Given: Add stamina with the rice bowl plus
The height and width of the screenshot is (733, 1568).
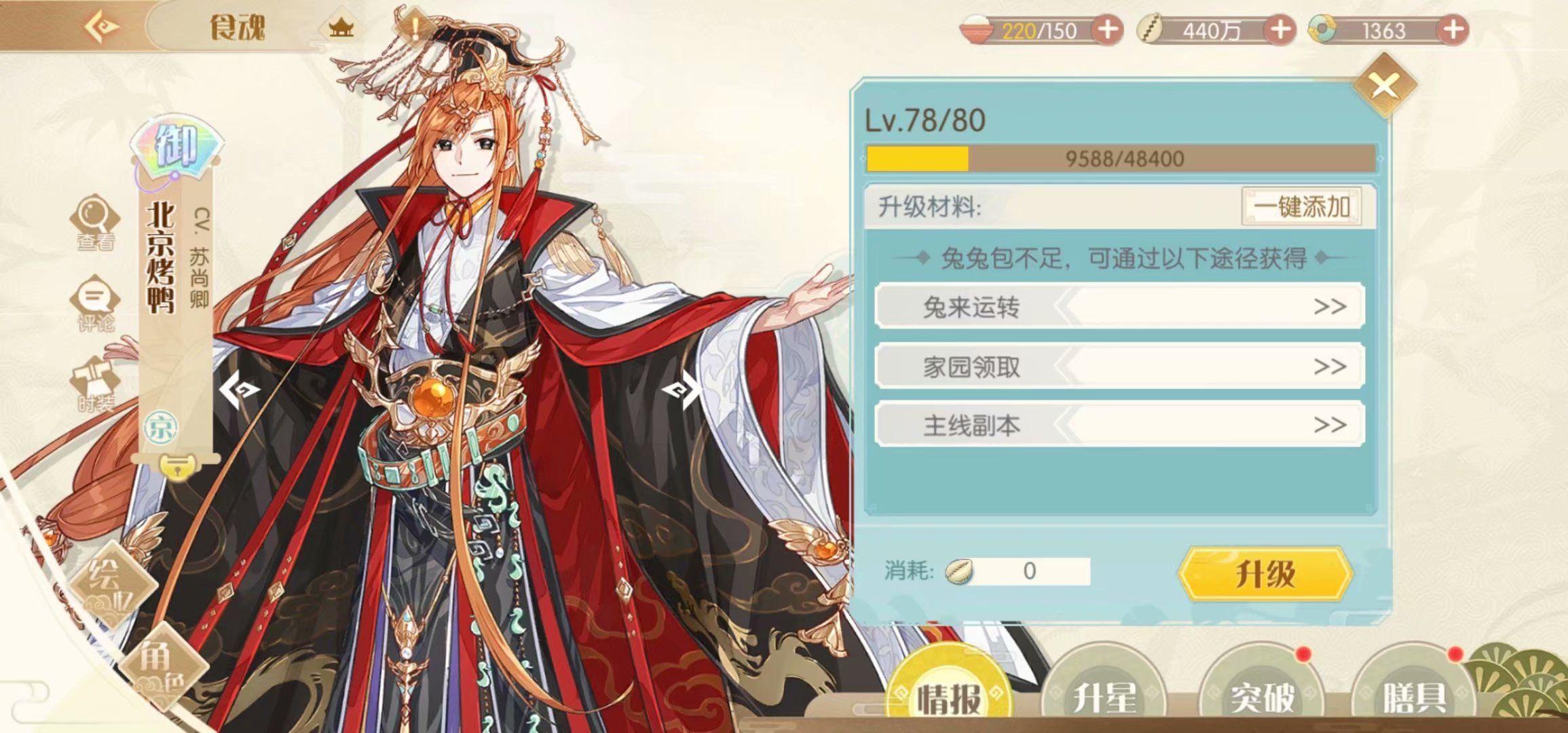Looking at the screenshot, I should (1108, 30).
